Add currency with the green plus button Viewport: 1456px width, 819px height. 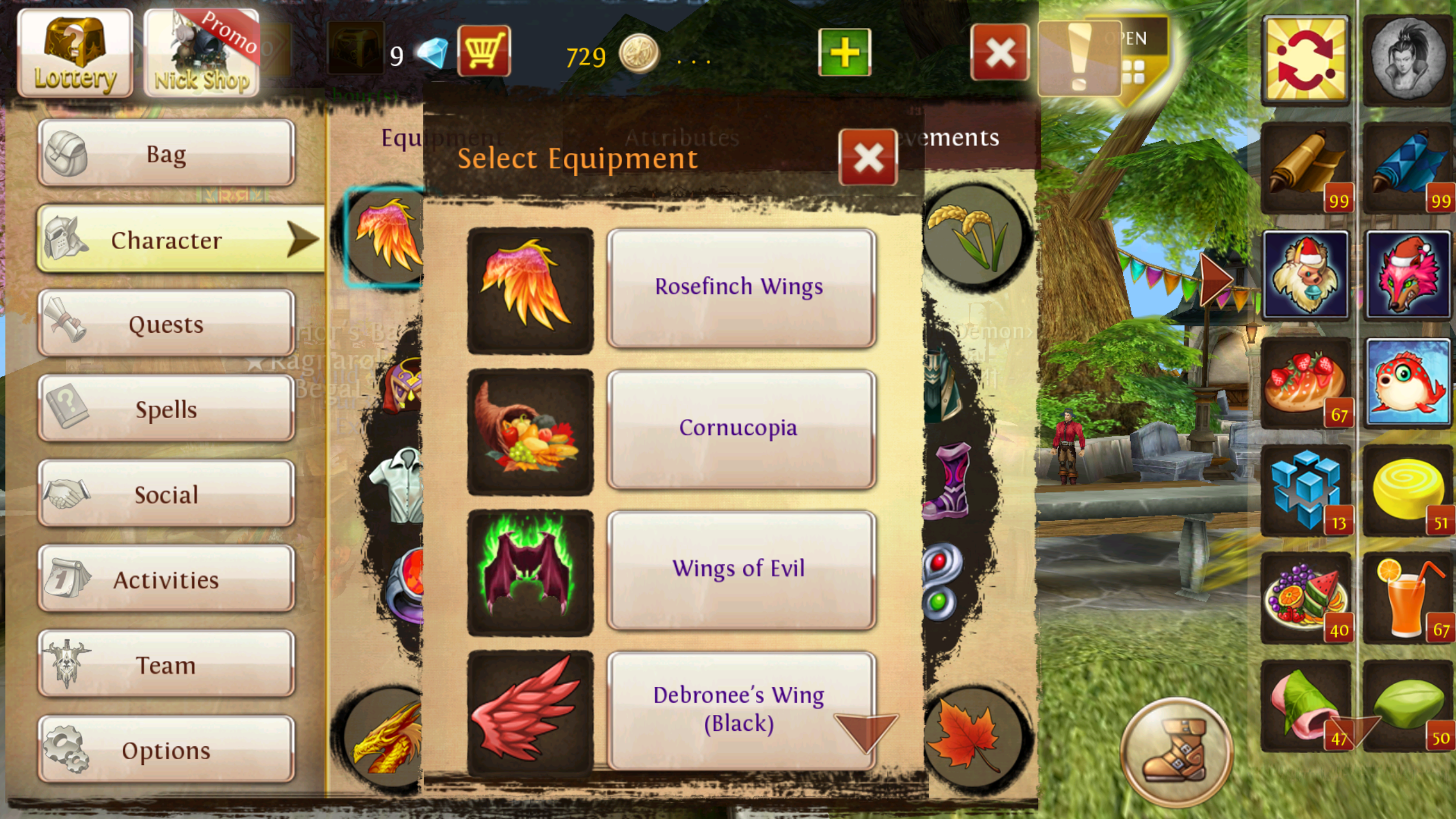click(844, 52)
